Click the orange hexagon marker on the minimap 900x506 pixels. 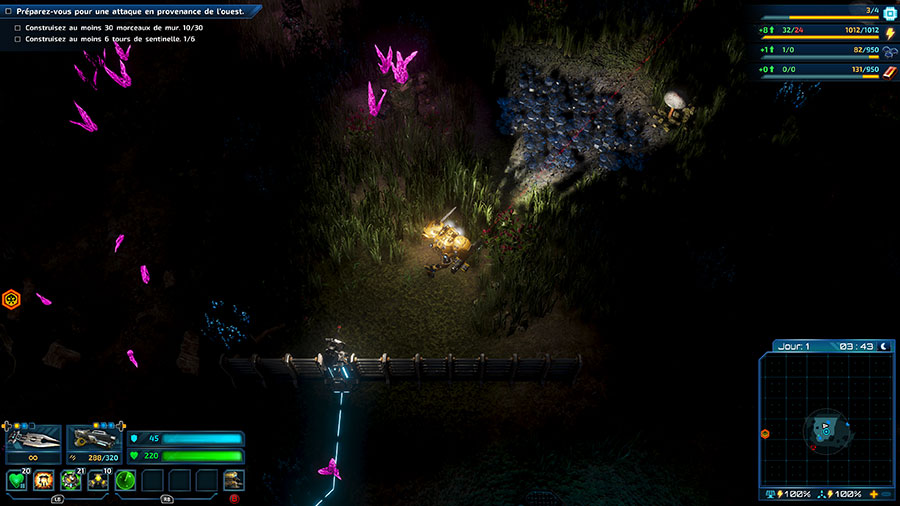[x=765, y=434]
